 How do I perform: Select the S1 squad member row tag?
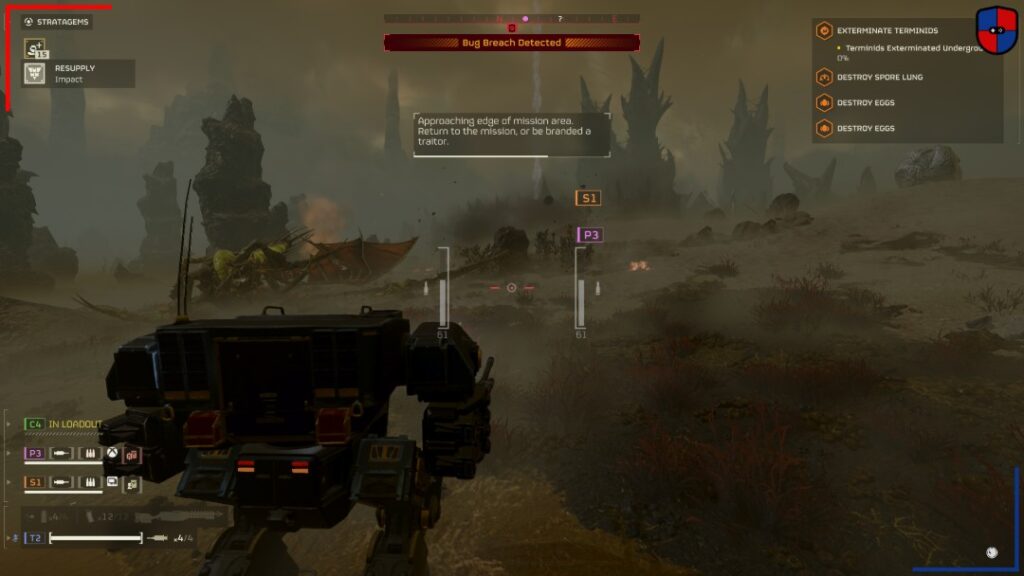(35, 483)
